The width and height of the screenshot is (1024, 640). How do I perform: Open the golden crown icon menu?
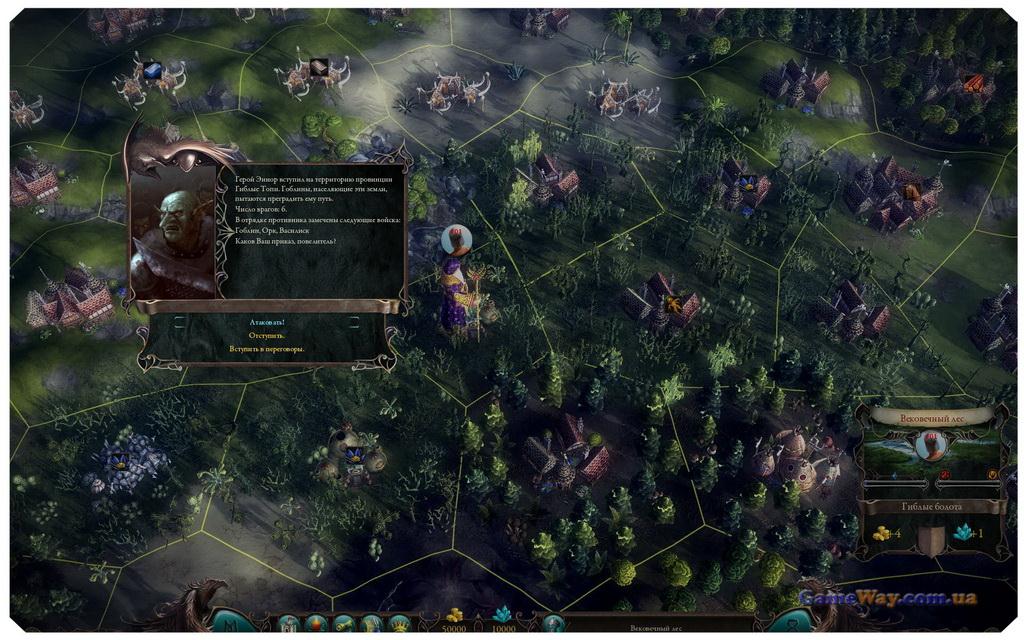[x=399, y=625]
